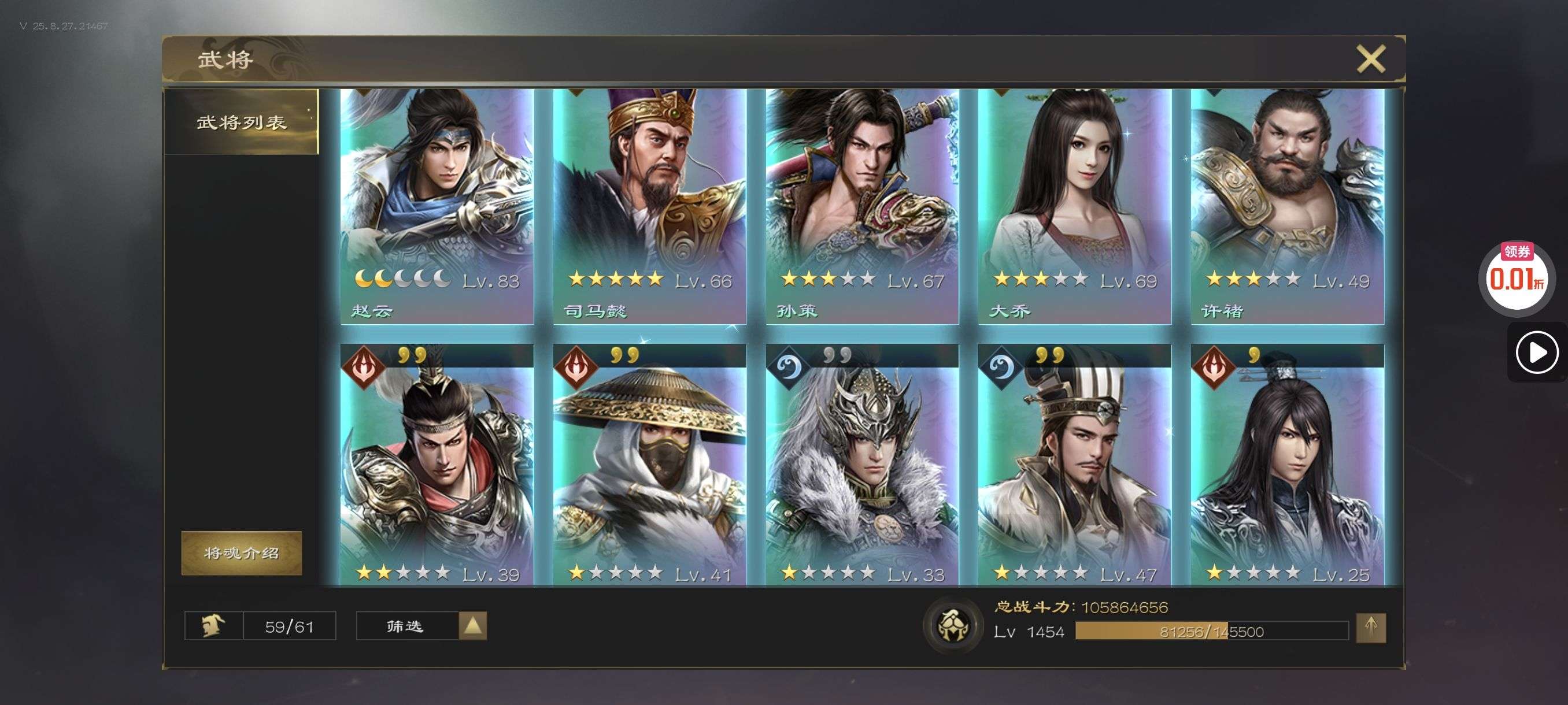
Task: Pick the Lv.33 silver-helmet hero card
Action: (862, 469)
